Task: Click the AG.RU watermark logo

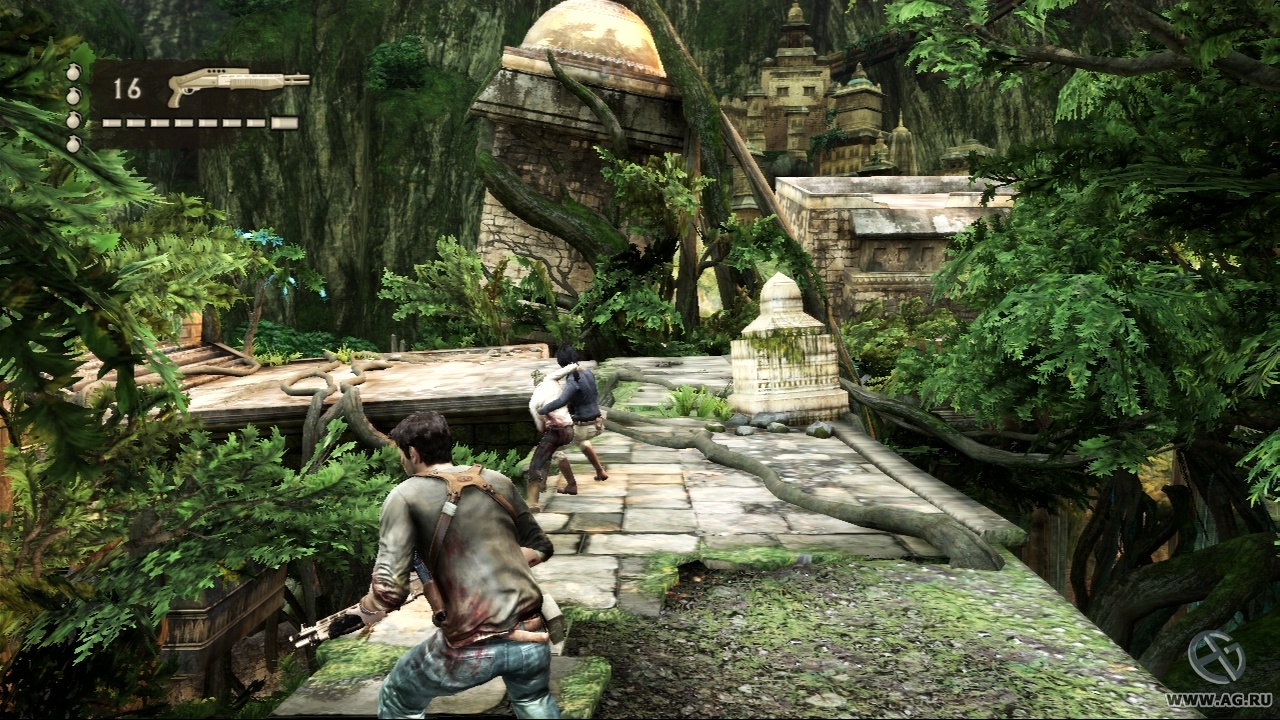Action: pos(1216,660)
